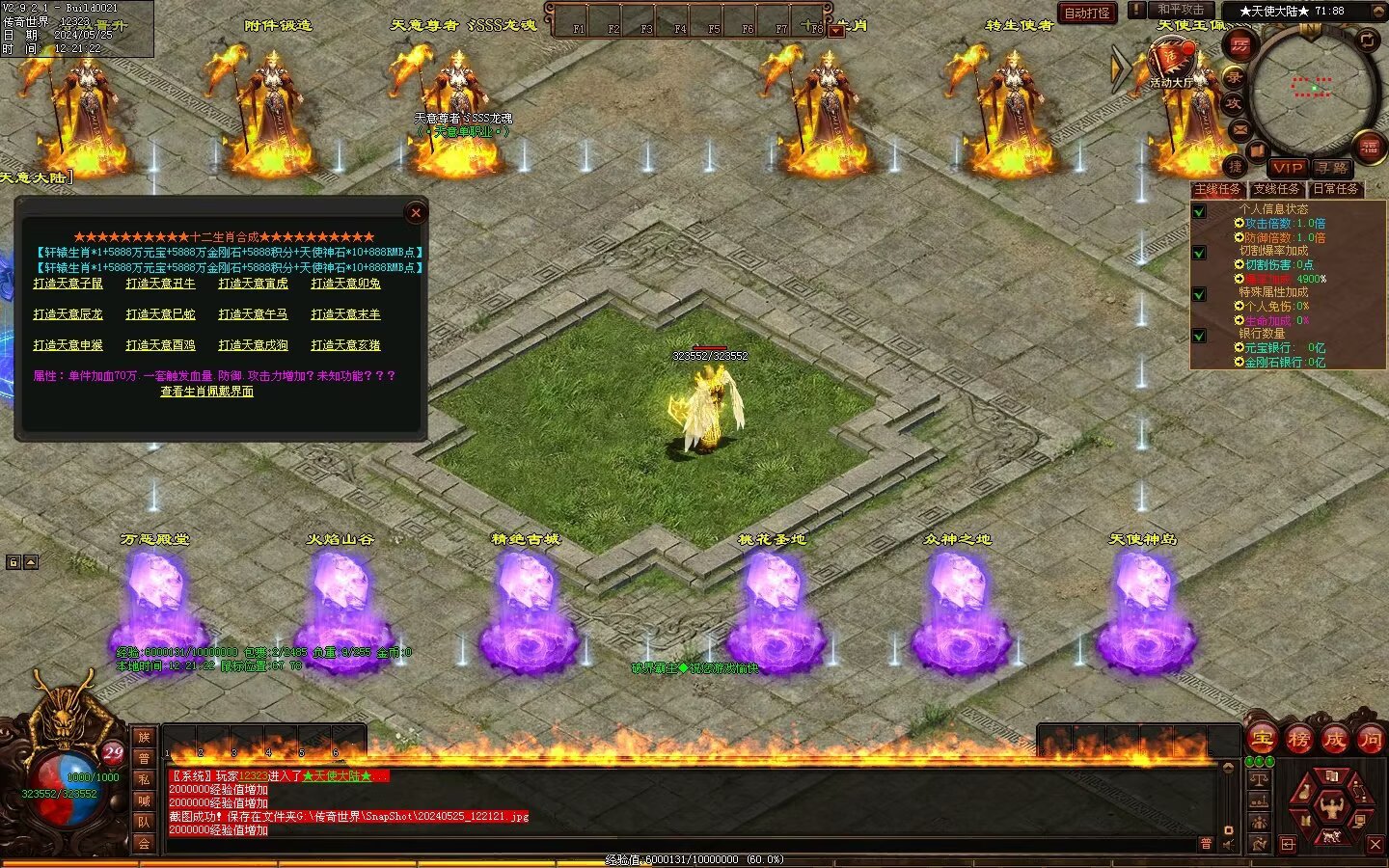Click the circular minimap
The image size is (1389, 868).
tap(1312, 89)
